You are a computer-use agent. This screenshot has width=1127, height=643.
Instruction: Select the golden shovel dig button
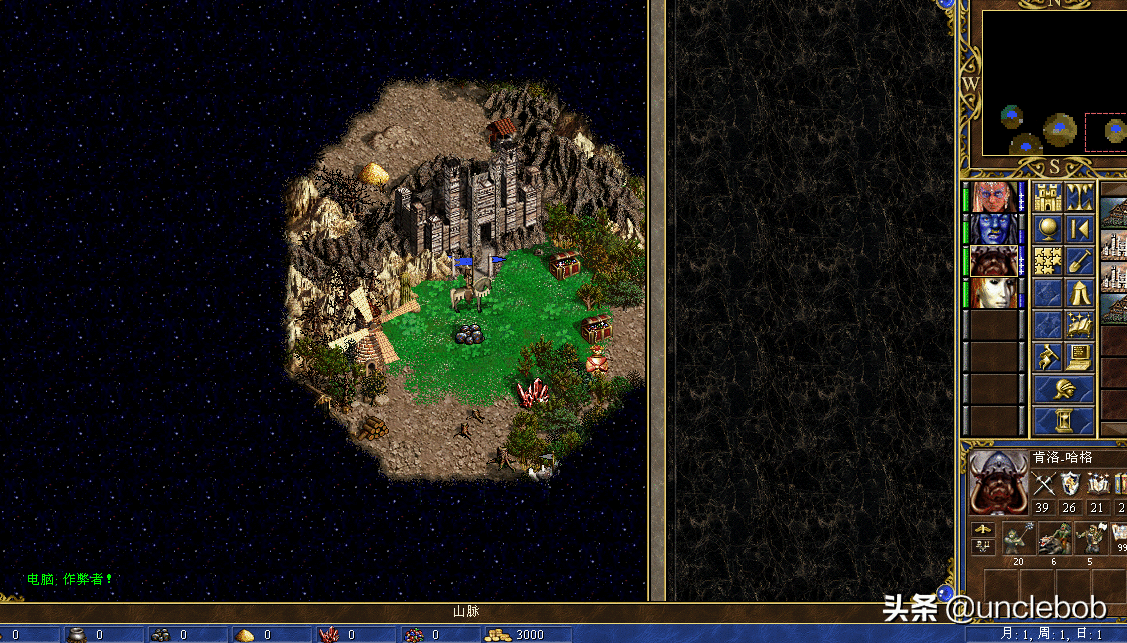[1079, 261]
